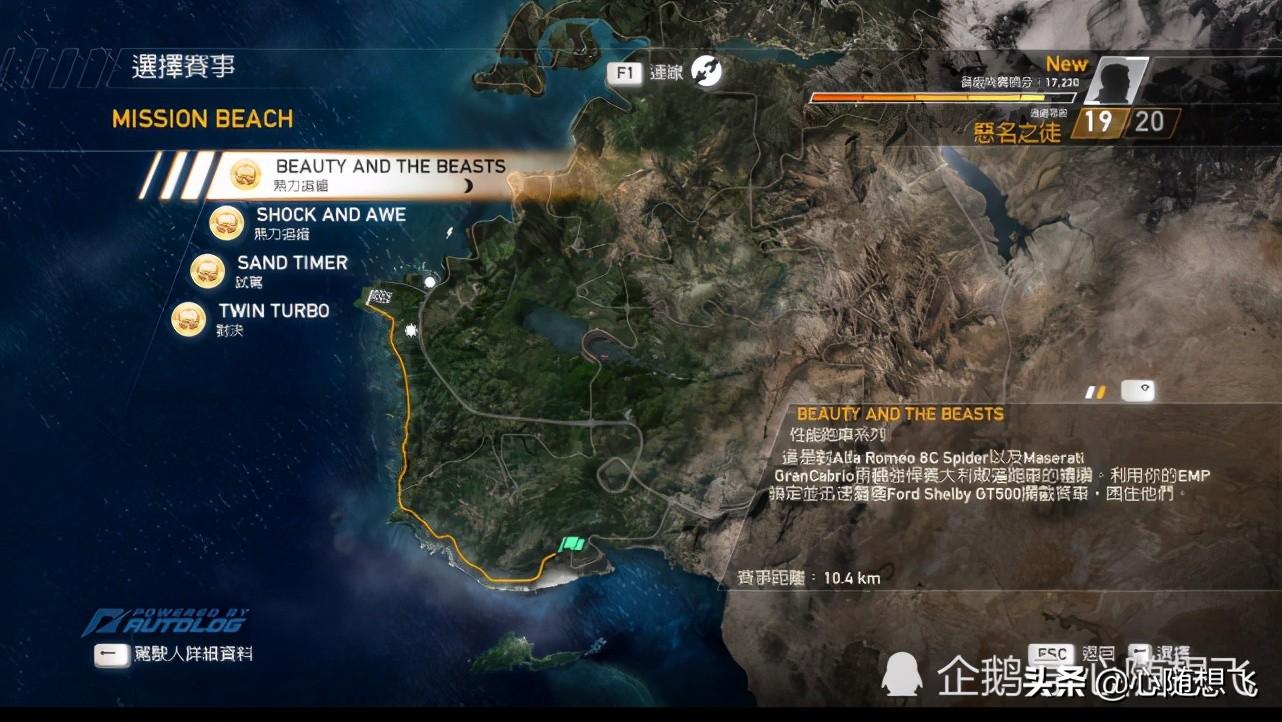
Task: Open the Autolog driver details
Action: [x=174, y=654]
